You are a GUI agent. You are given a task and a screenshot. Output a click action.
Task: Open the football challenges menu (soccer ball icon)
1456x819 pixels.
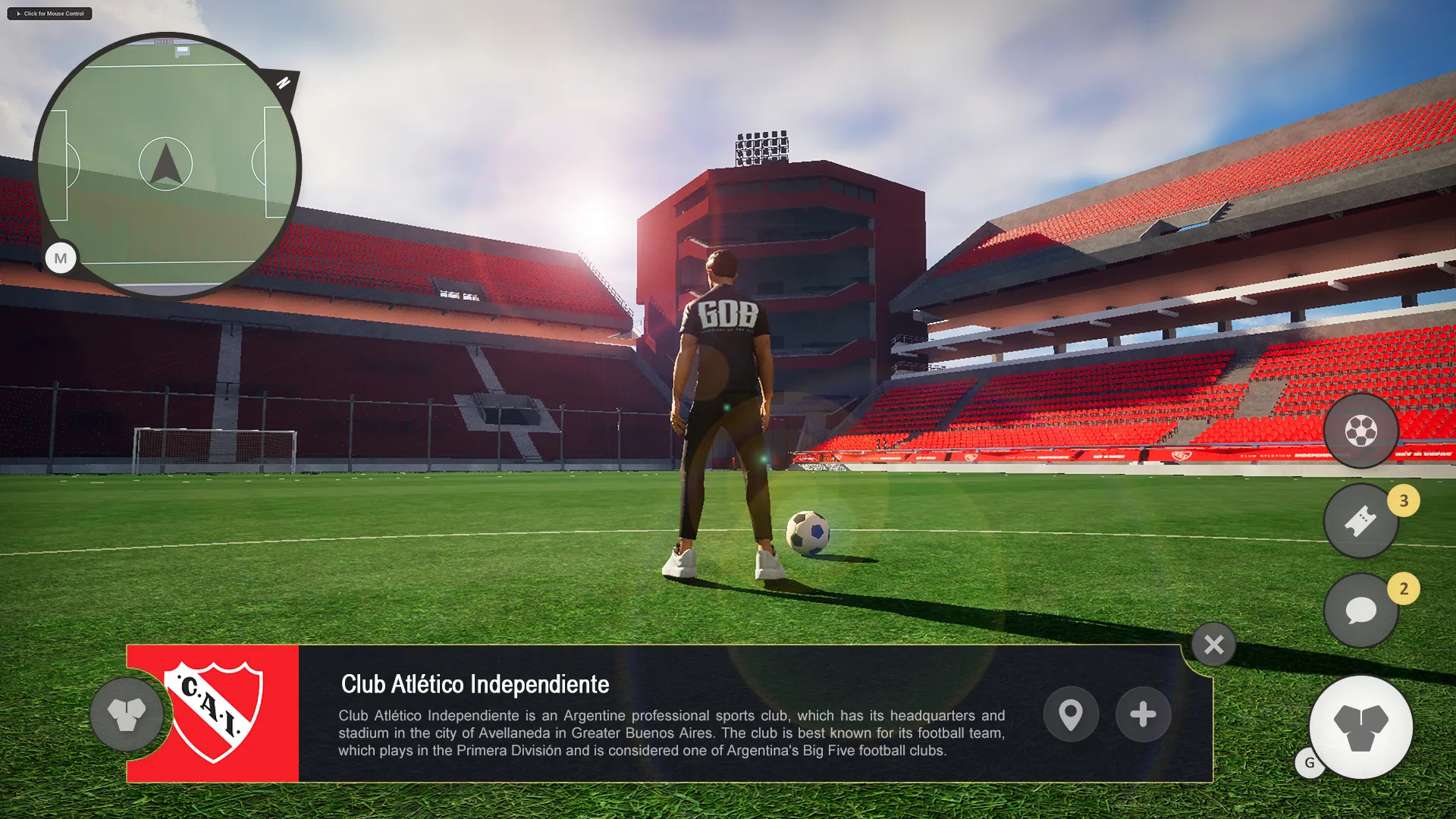(1361, 431)
